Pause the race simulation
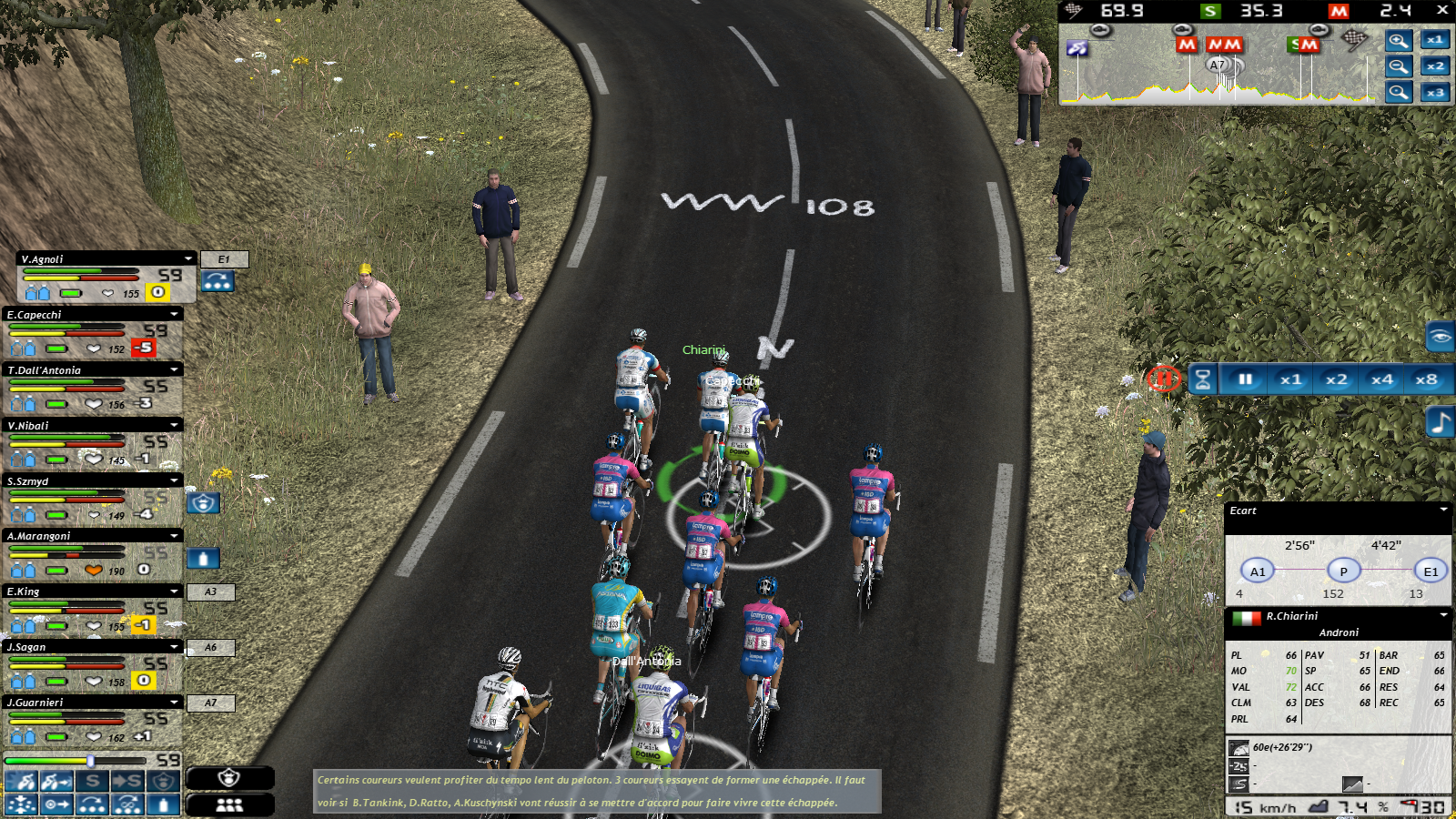1456x819 pixels. point(1245,379)
